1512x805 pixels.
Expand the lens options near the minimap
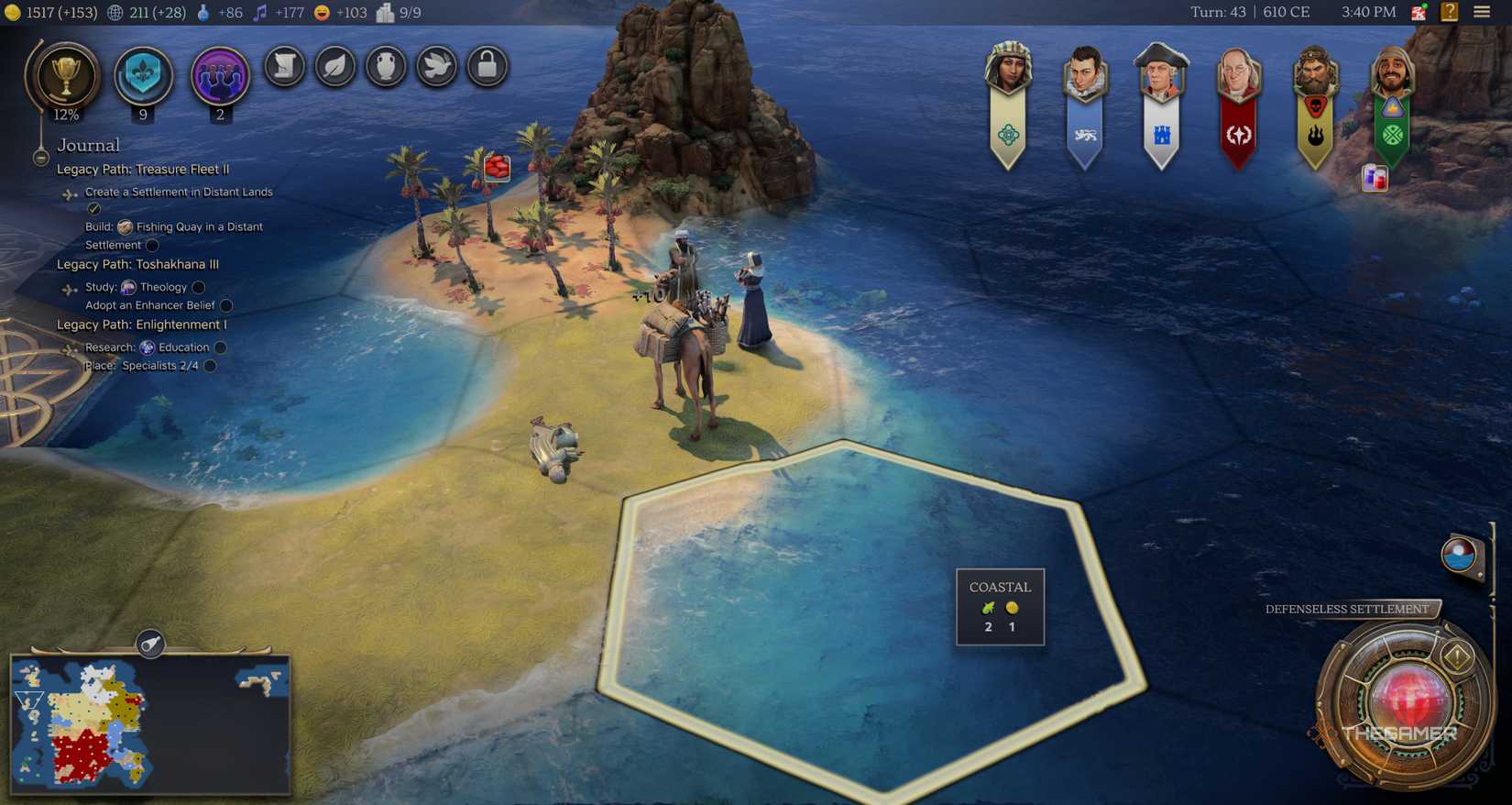(x=150, y=645)
